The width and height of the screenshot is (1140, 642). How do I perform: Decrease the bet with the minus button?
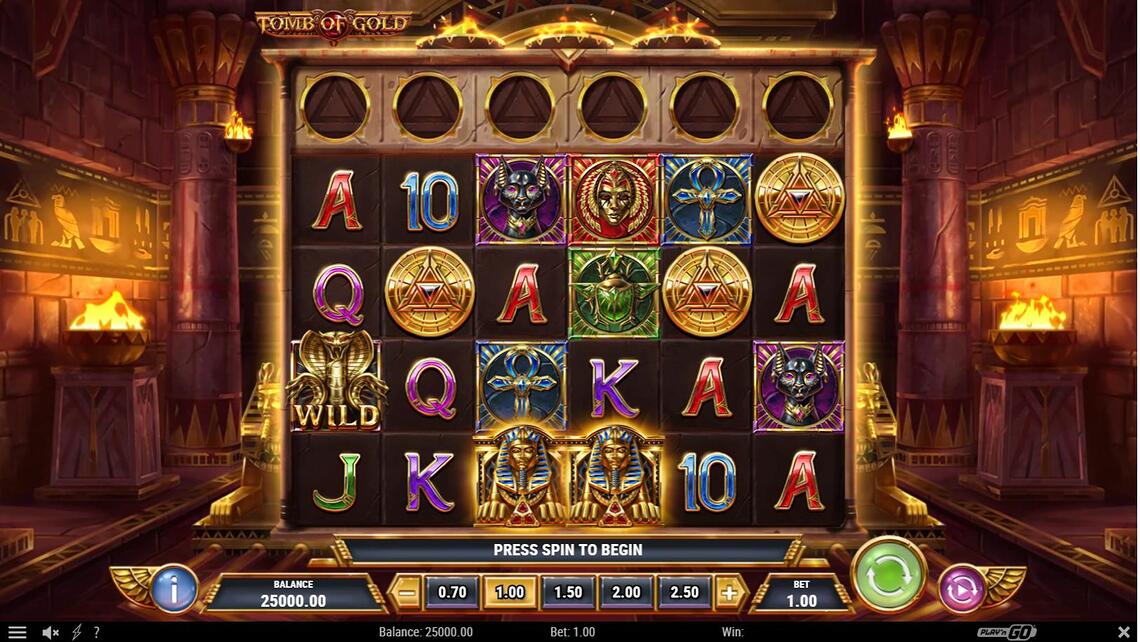pos(407,592)
